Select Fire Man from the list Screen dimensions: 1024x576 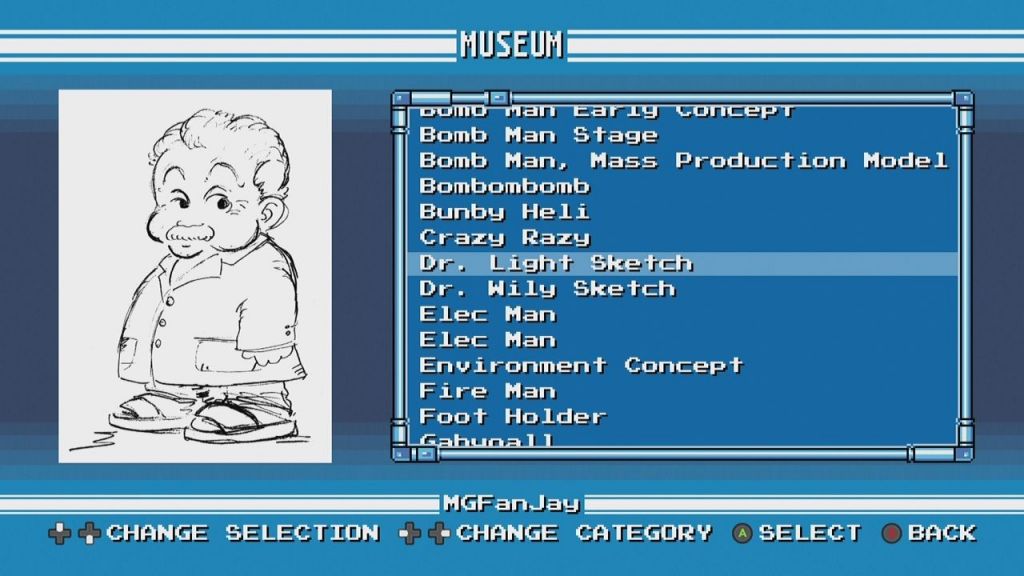pos(487,391)
